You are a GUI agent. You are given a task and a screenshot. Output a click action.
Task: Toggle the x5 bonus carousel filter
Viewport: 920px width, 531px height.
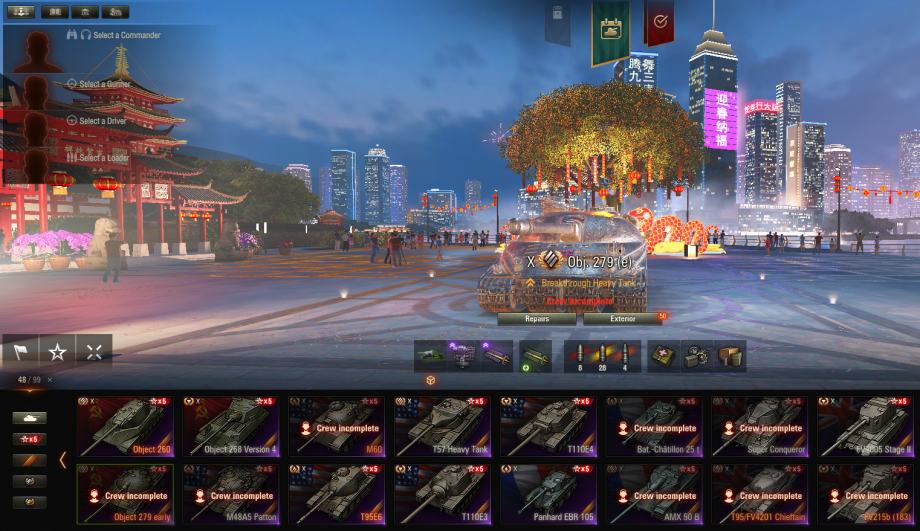point(29,439)
